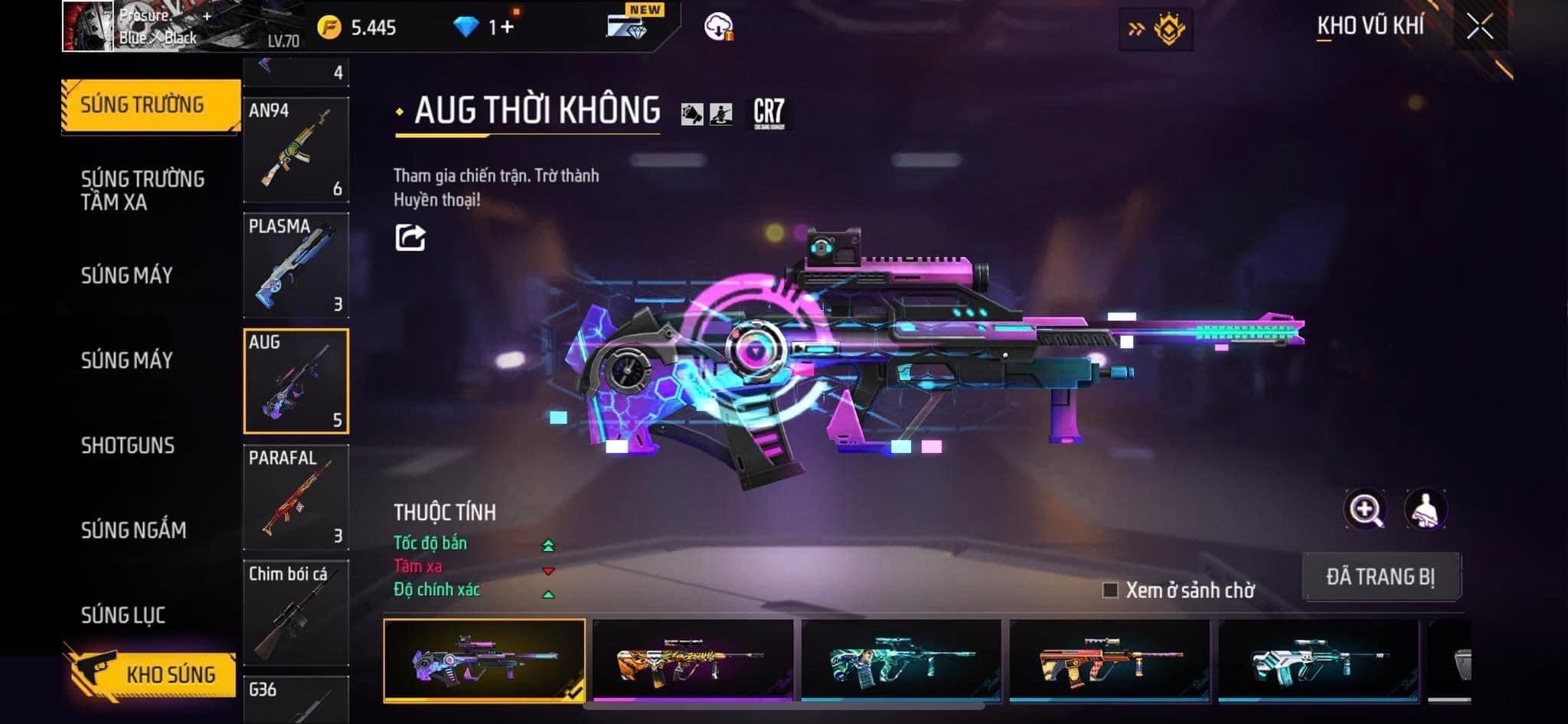Viewport: 1568px width, 724px height.
Task: Close the weapon vault screen
Action: point(1479,28)
